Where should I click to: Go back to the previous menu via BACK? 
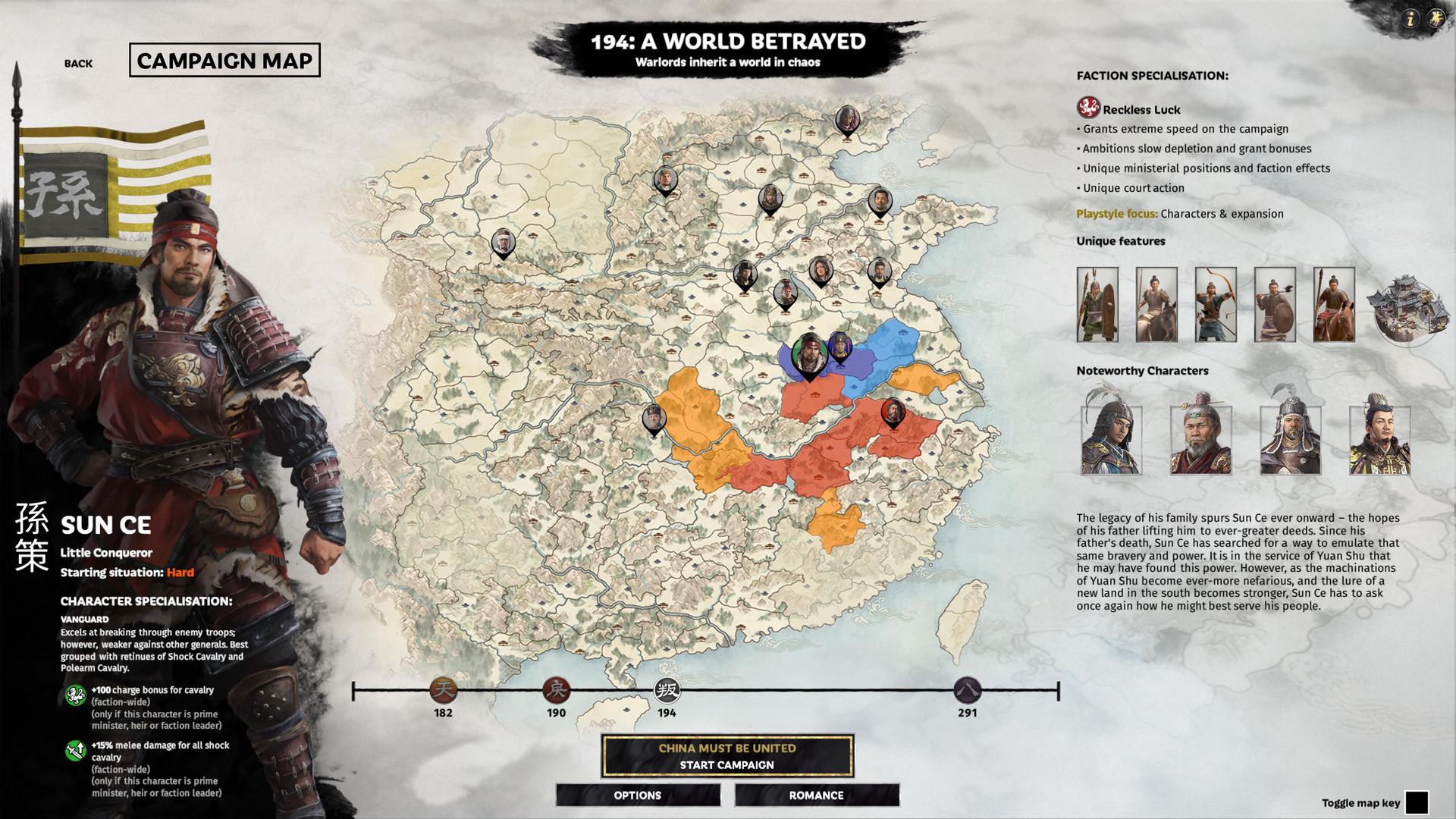point(78,64)
